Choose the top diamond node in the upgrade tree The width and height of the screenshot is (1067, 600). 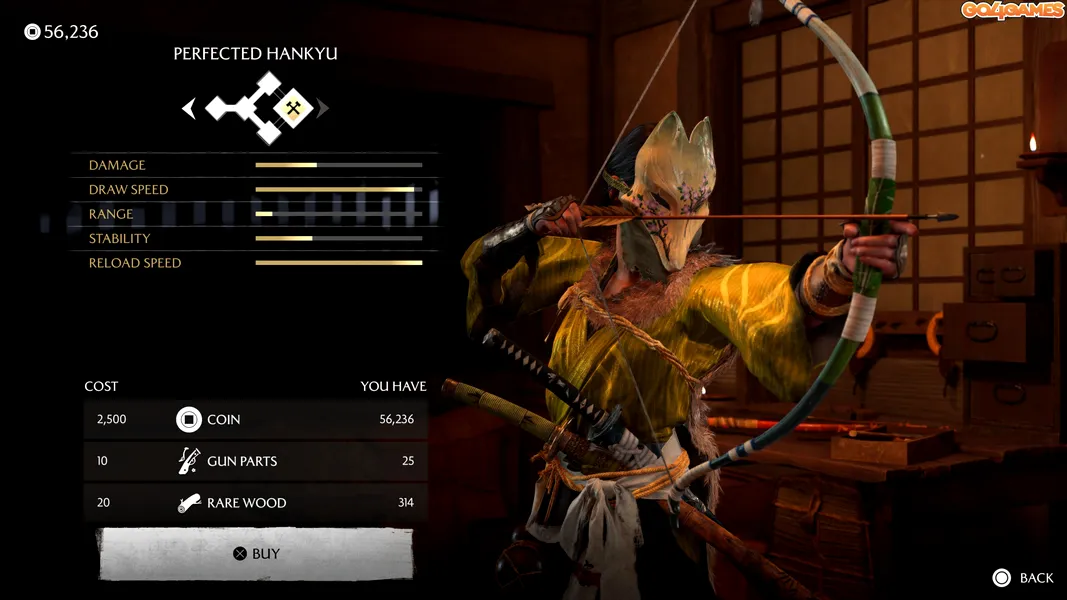pyautogui.click(x=268, y=84)
